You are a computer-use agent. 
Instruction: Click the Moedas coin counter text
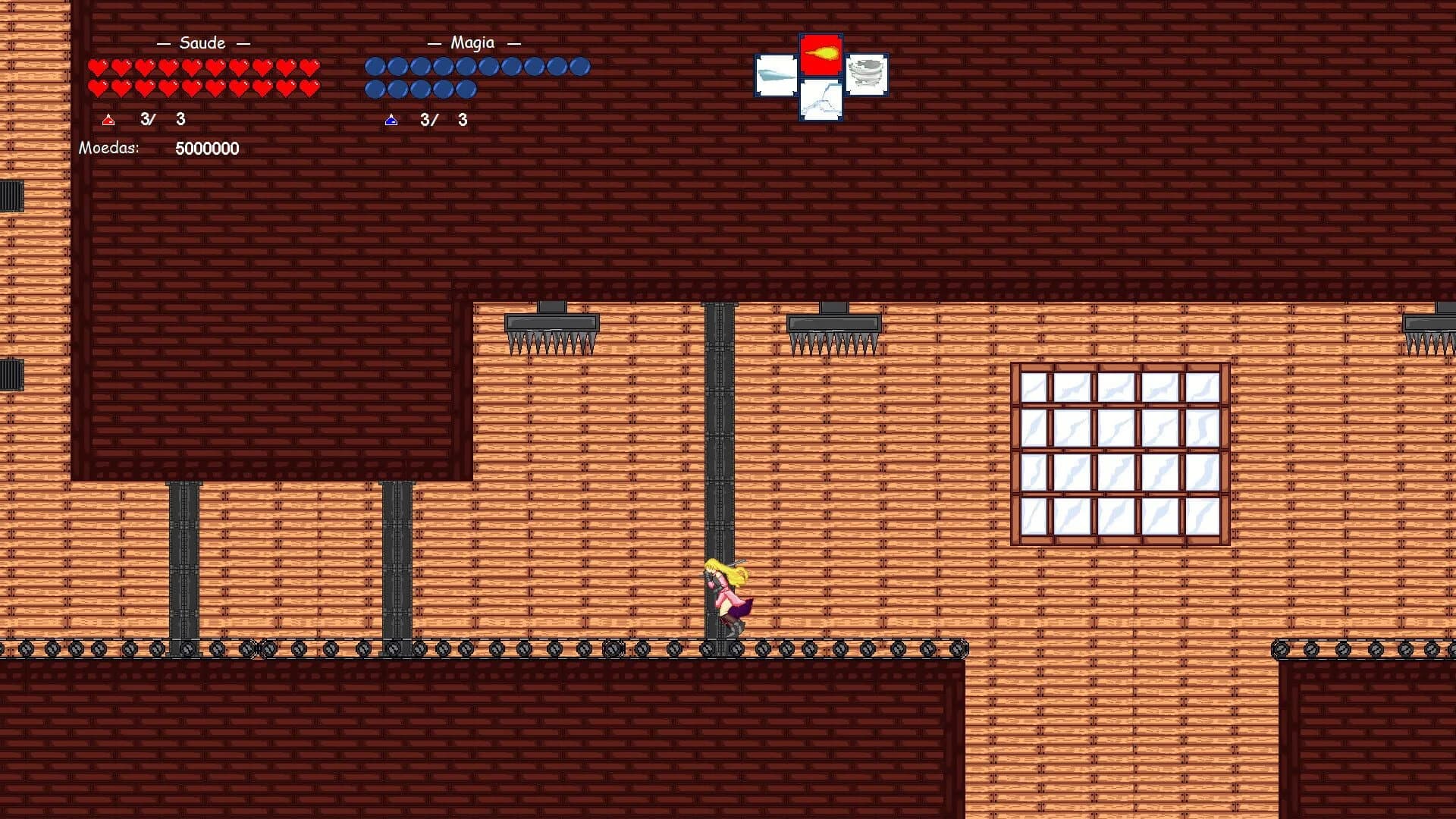point(111,149)
